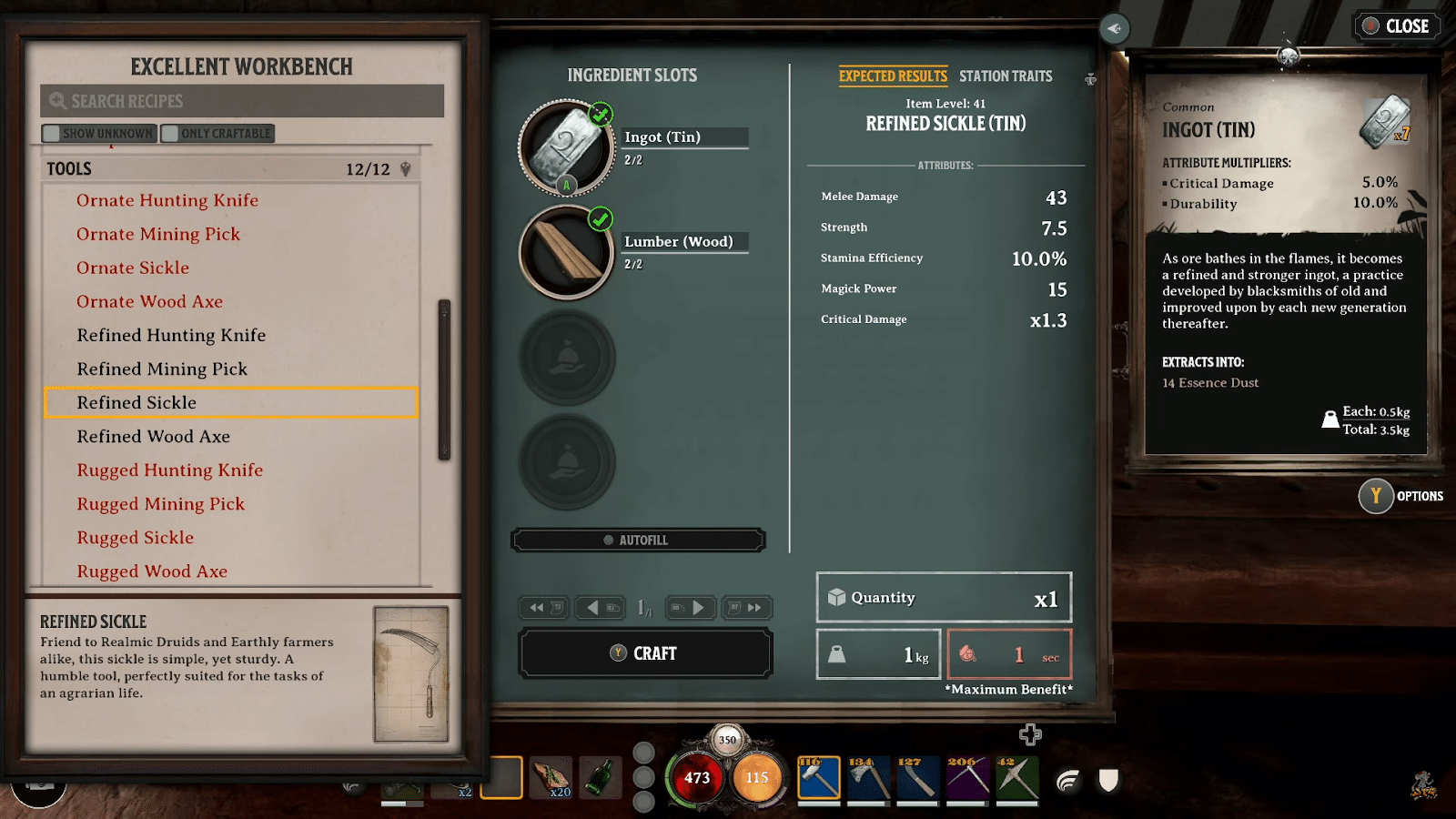
Task: Click the Lumber (Wood) ingredient slot
Action: 565,253
